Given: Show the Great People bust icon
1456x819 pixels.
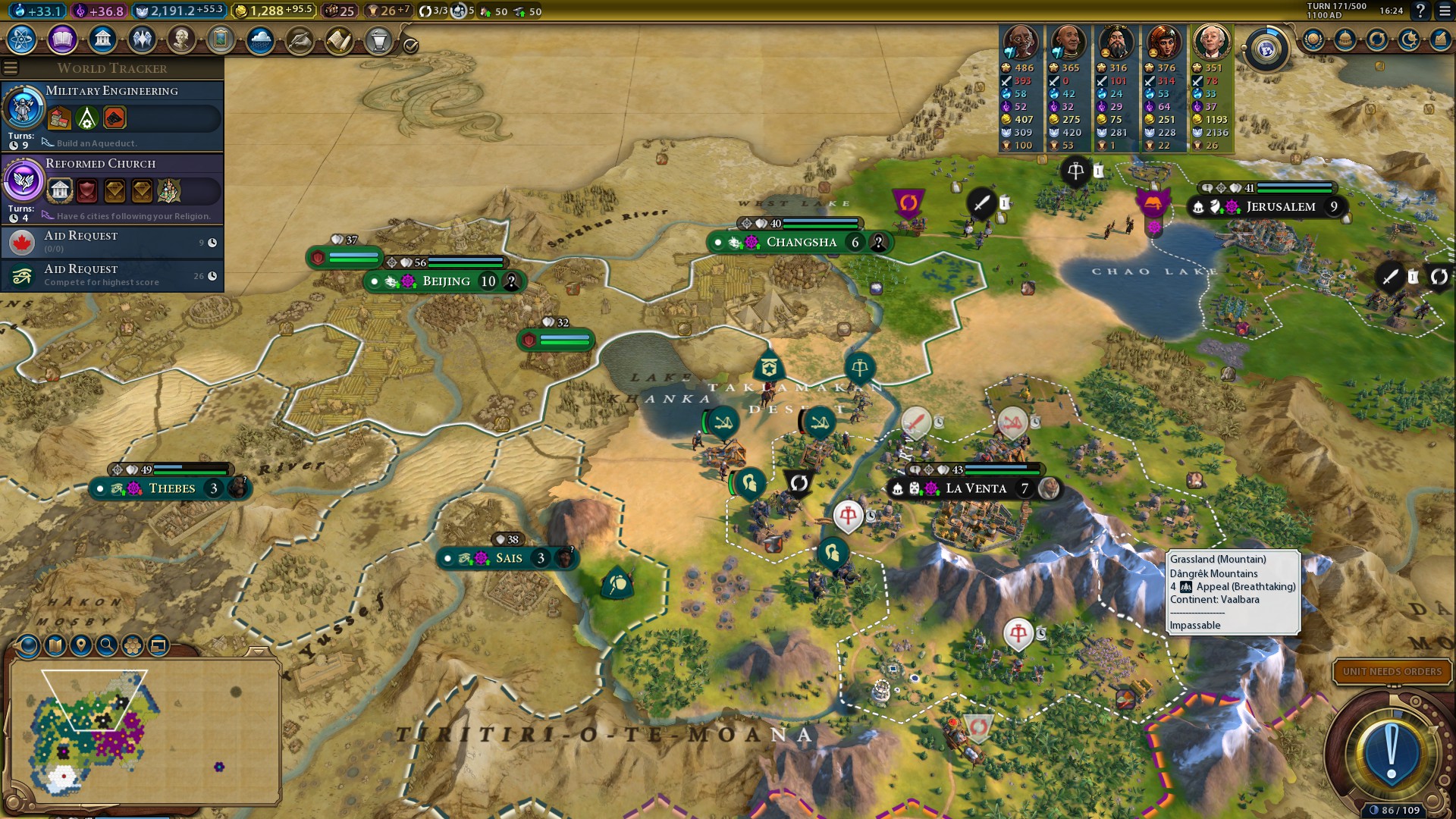Looking at the screenshot, I should [x=181, y=39].
